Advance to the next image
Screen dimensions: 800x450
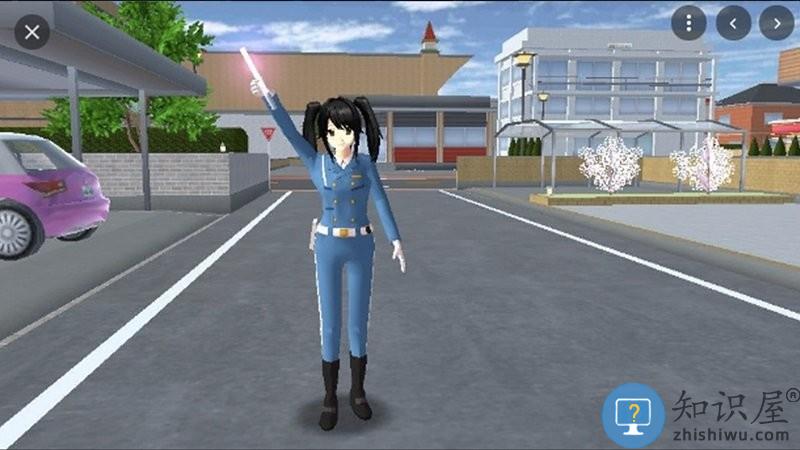coord(776,22)
